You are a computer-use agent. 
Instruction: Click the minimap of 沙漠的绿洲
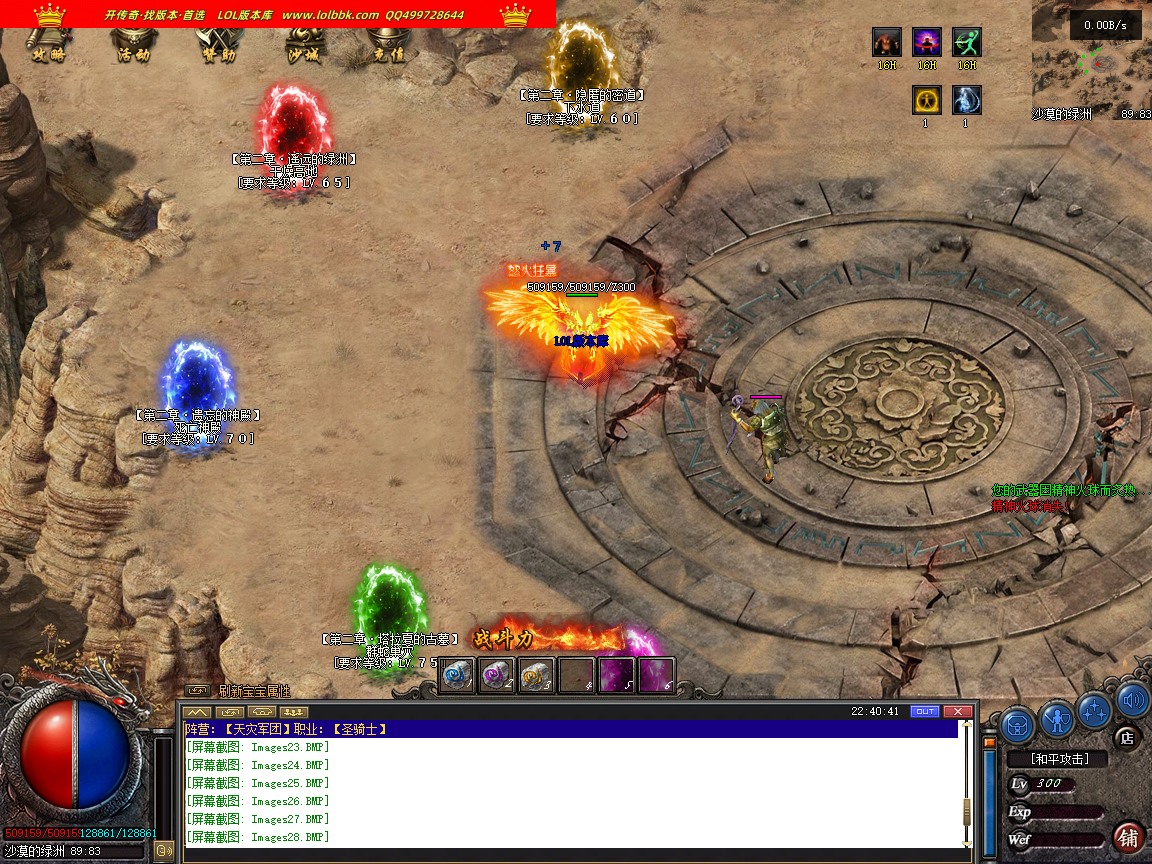[x=1091, y=58]
